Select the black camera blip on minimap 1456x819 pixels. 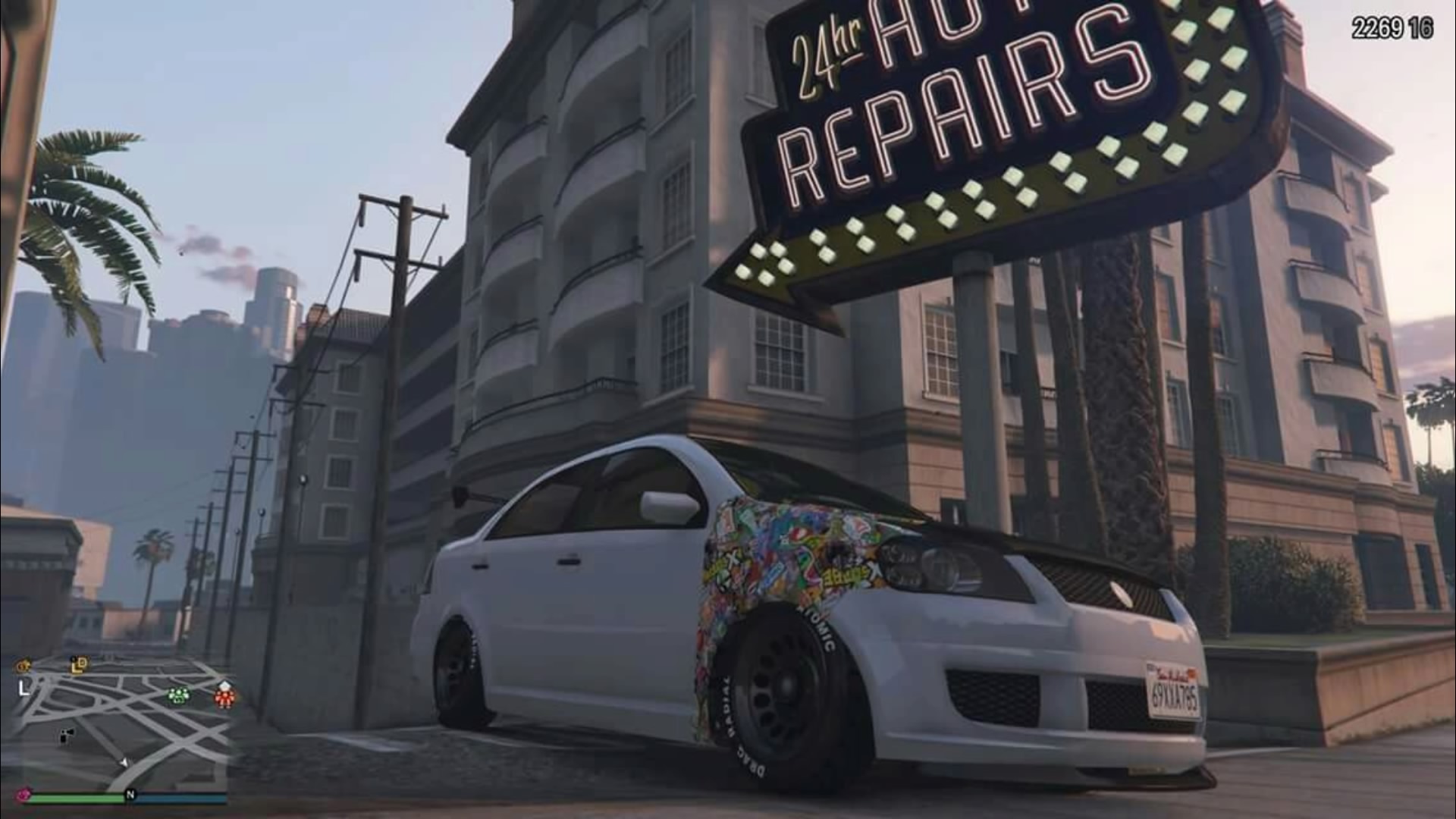pyautogui.click(x=67, y=735)
